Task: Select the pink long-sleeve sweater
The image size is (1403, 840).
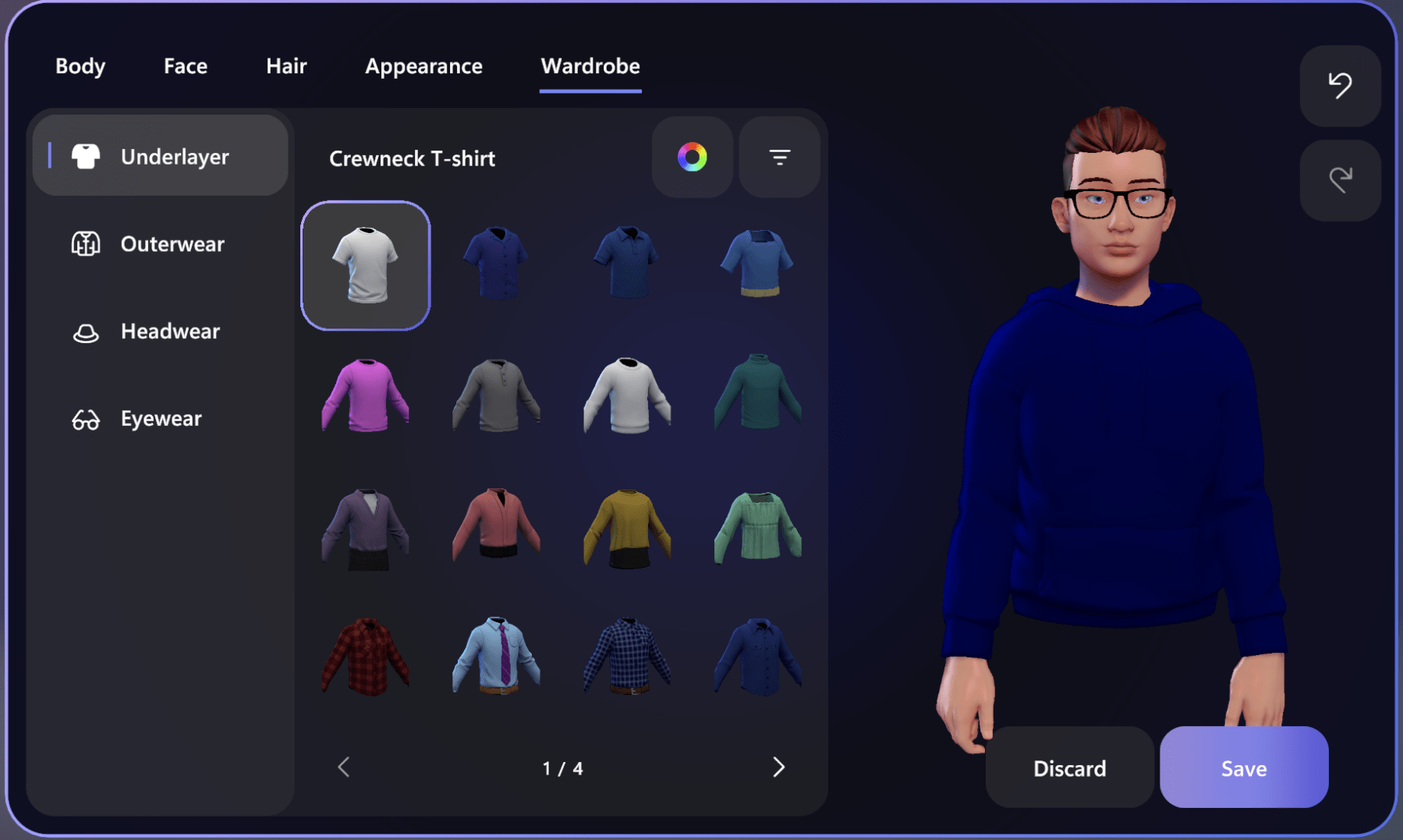Action: 365,398
